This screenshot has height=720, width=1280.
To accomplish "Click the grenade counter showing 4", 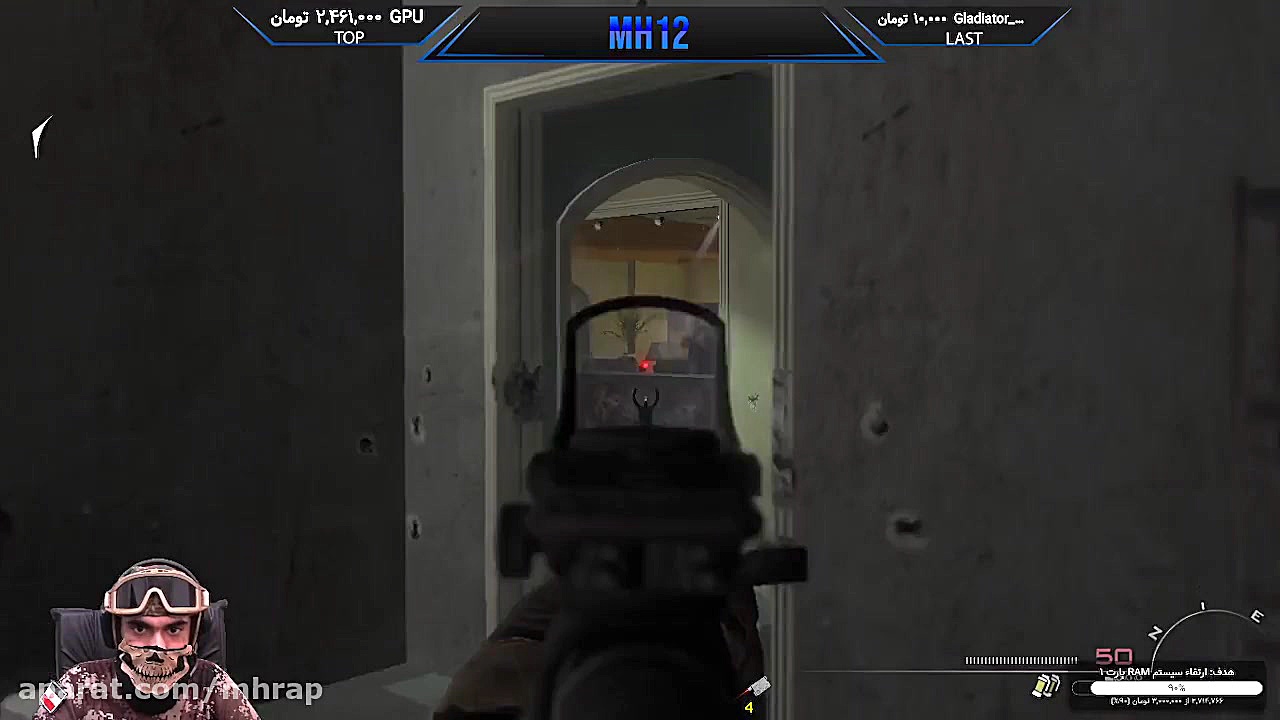I will coord(748,707).
